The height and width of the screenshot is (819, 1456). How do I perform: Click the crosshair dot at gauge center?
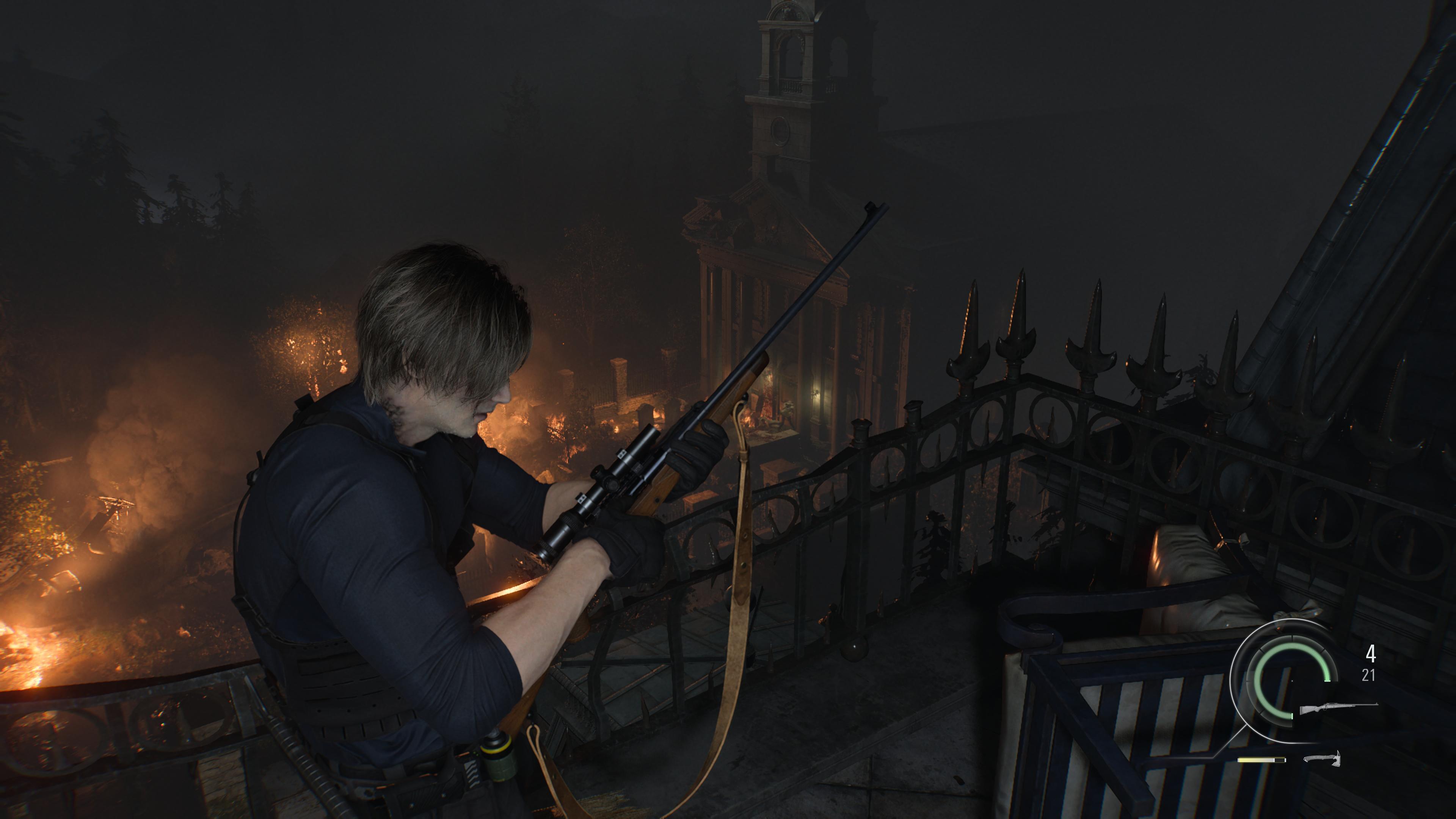pyautogui.click(x=1292, y=681)
